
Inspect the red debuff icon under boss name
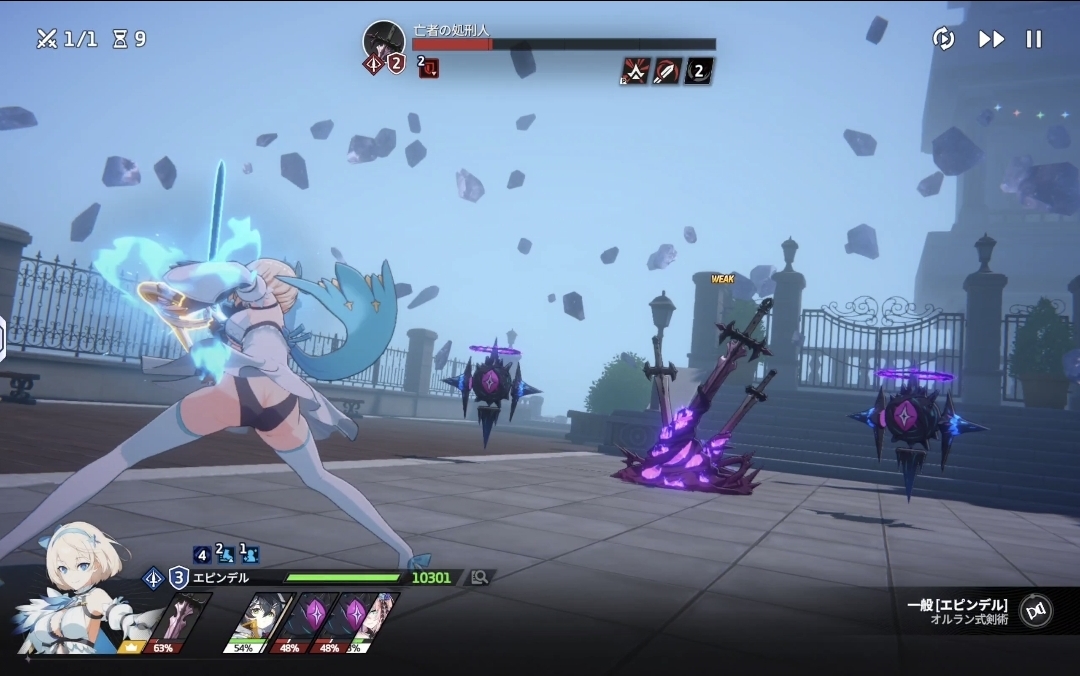point(429,68)
